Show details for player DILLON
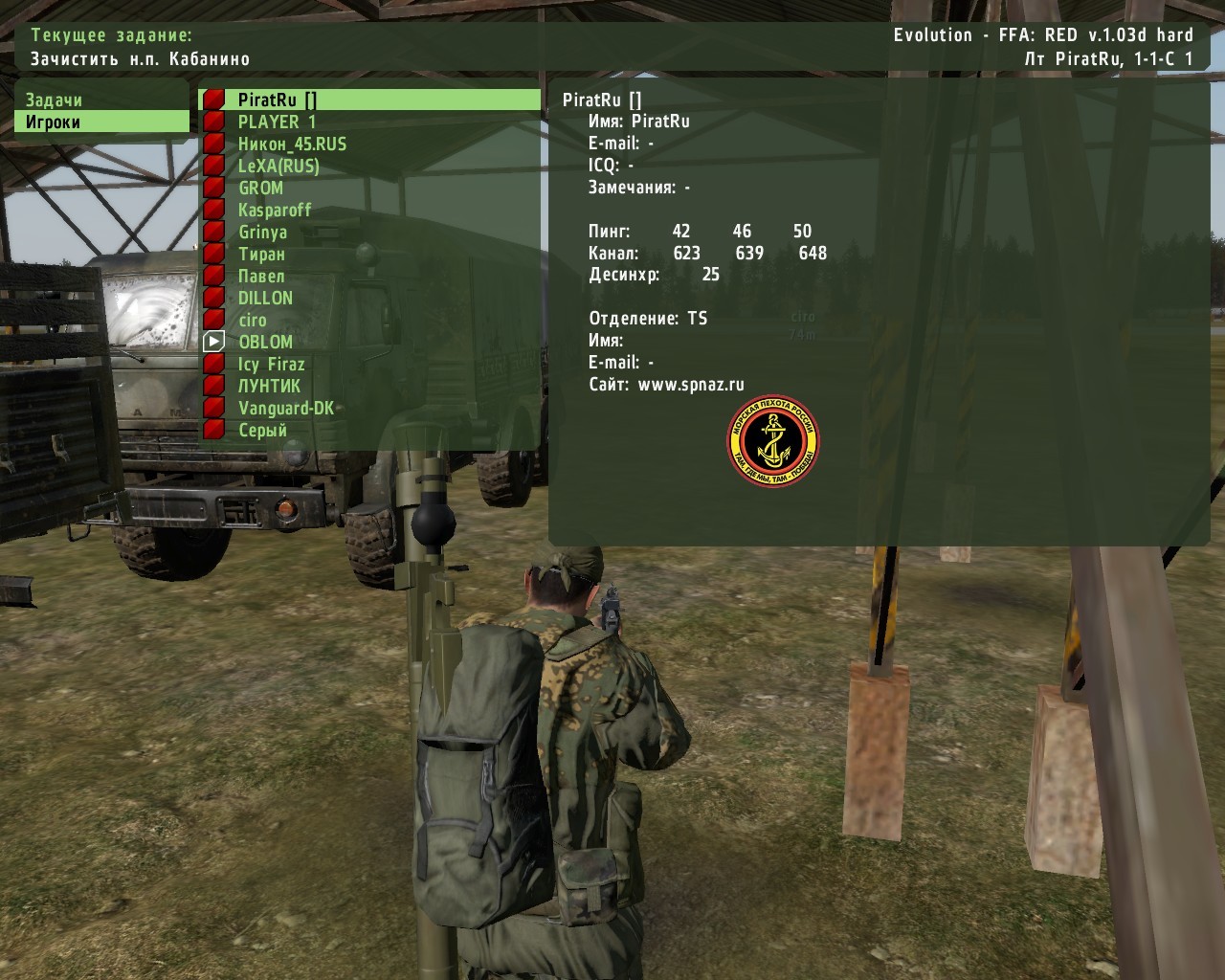Viewport: 1225px width, 980px height. [265, 298]
